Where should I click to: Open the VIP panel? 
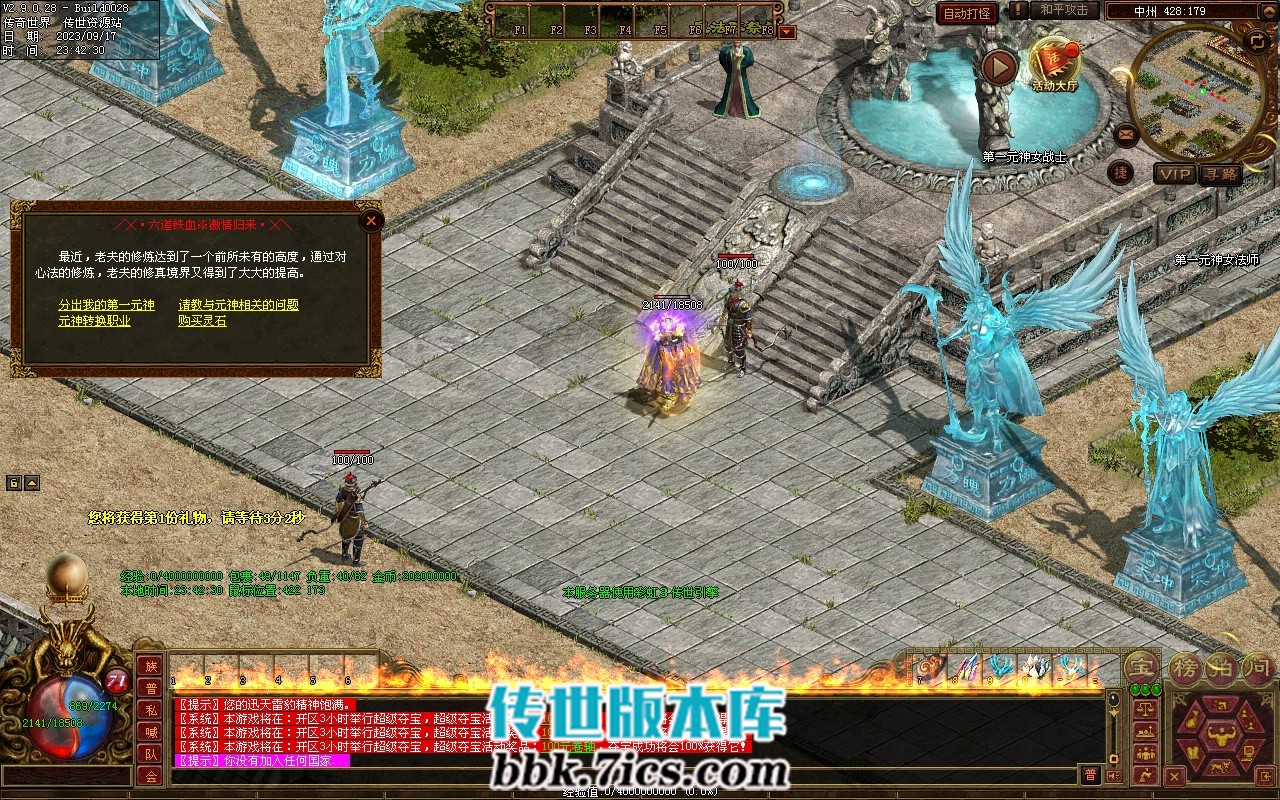tap(1175, 175)
